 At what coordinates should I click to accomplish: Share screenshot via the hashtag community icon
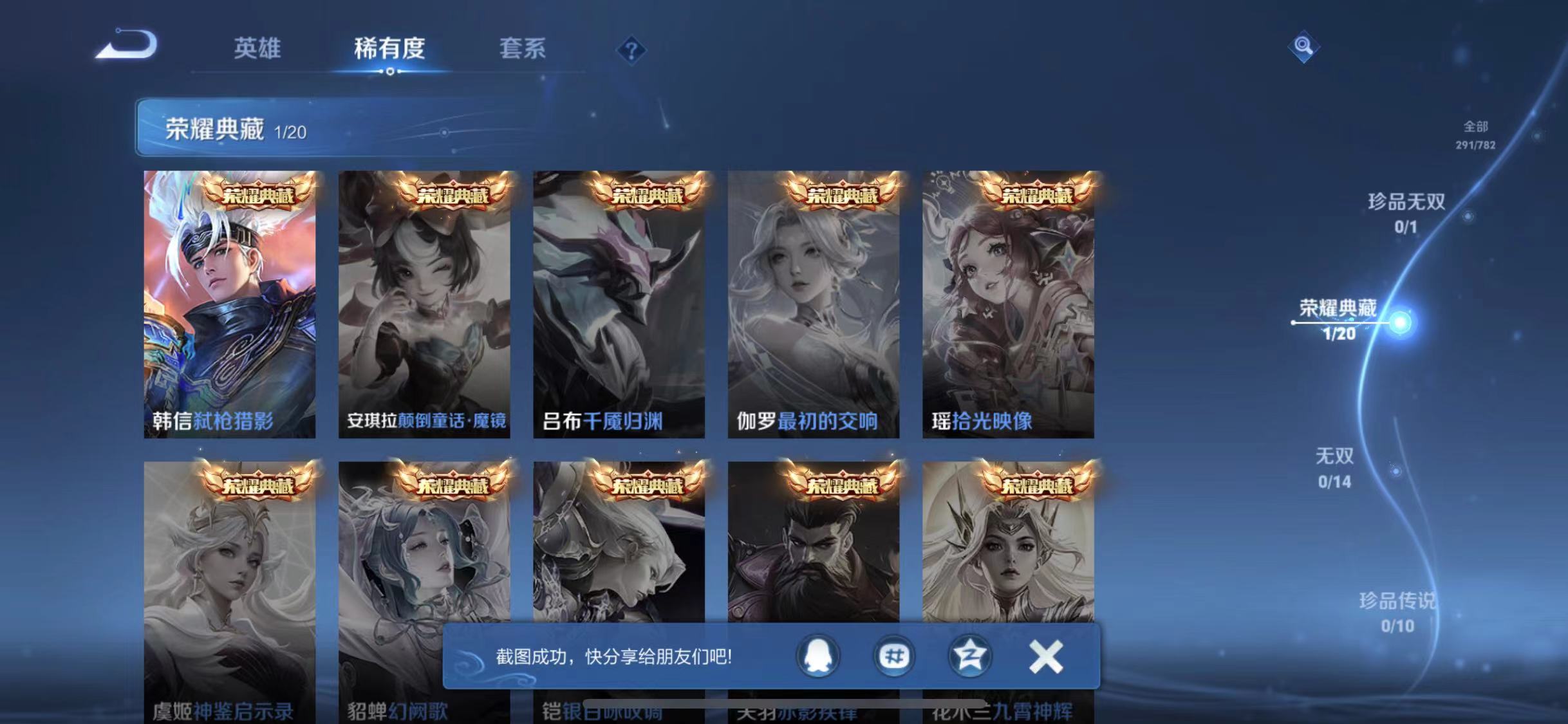point(893,656)
